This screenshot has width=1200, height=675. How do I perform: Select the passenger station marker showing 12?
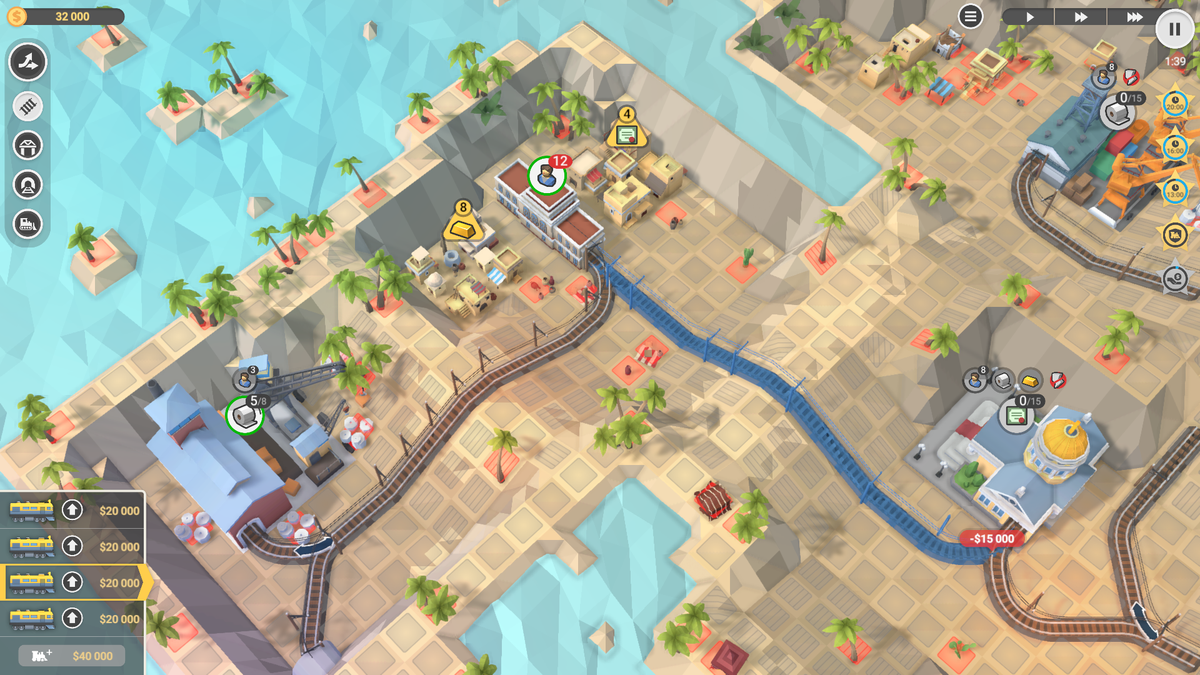pyautogui.click(x=547, y=175)
